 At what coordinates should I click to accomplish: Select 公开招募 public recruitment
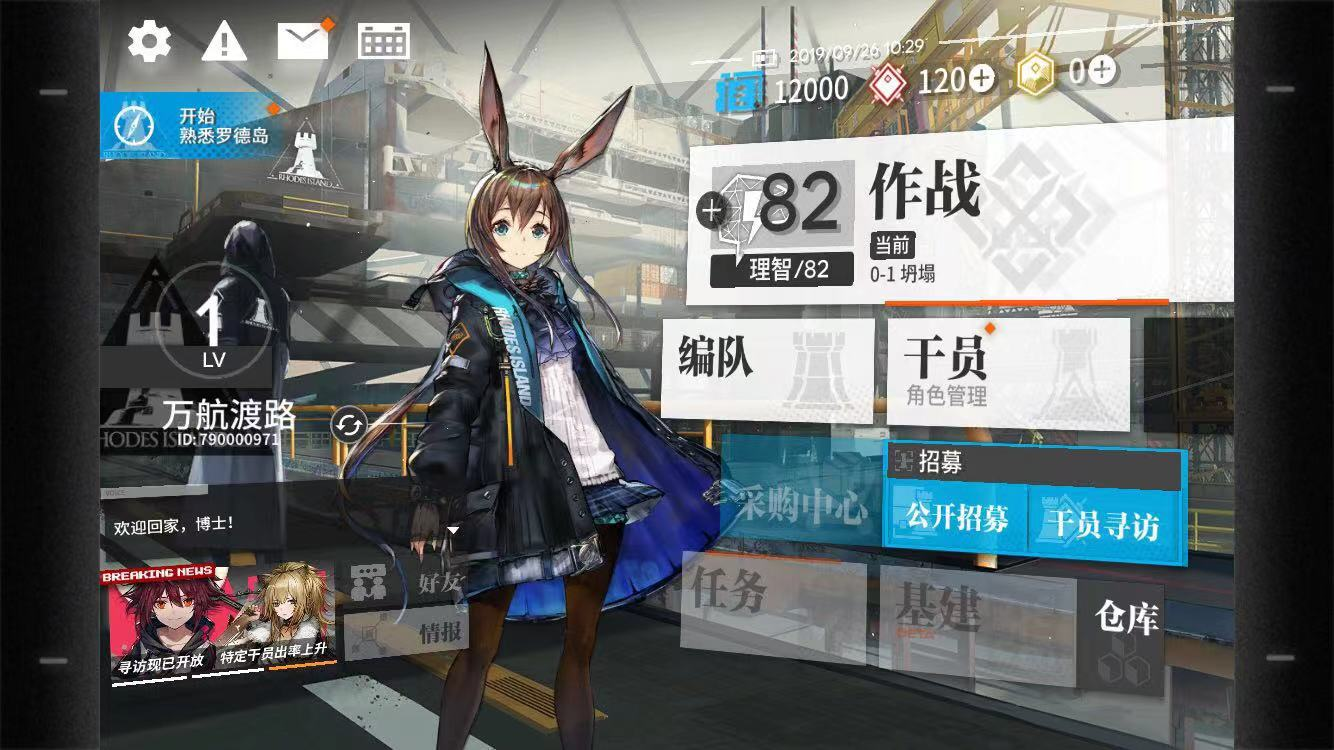pyautogui.click(x=956, y=518)
